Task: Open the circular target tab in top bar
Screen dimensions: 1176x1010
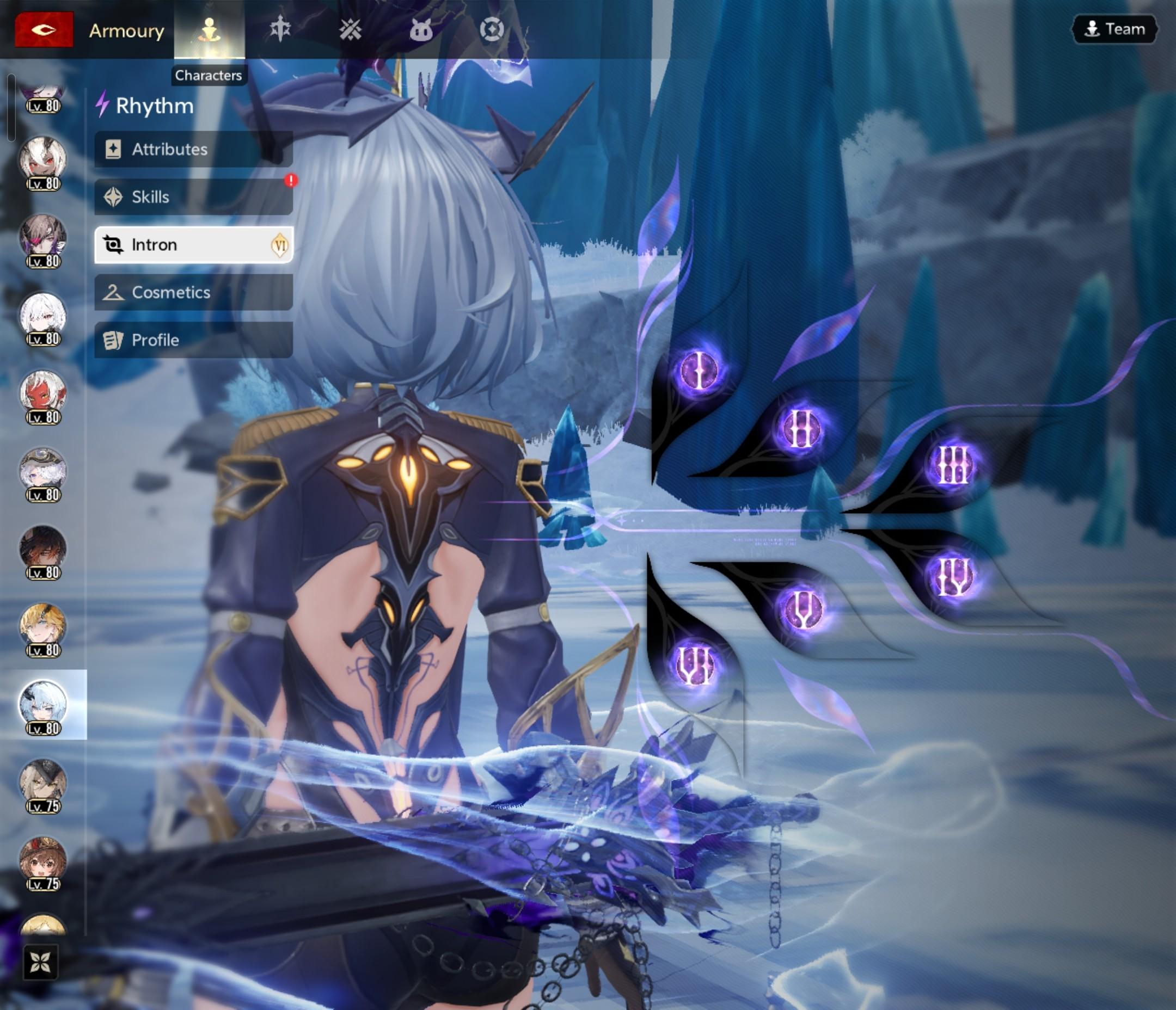Action: coord(492,29)
